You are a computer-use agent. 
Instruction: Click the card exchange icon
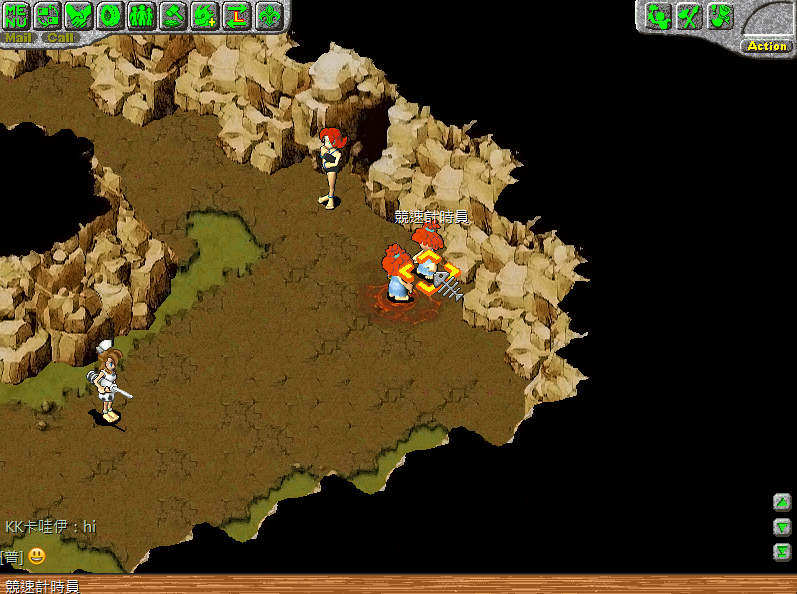coord(47,15)
